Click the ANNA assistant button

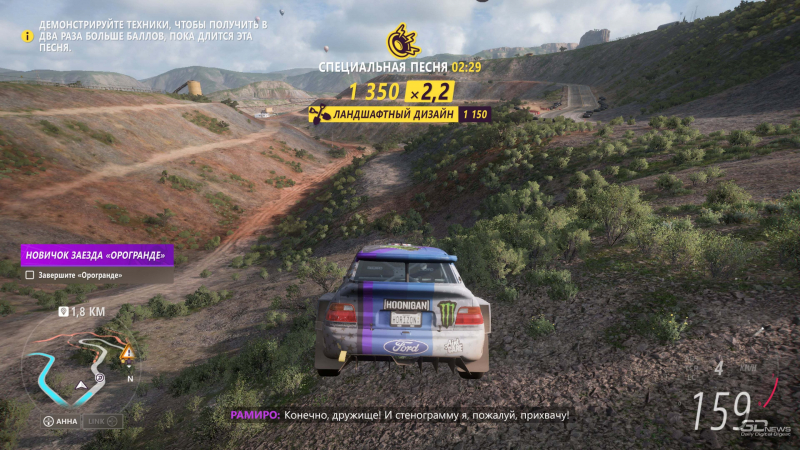pos(60,421)
